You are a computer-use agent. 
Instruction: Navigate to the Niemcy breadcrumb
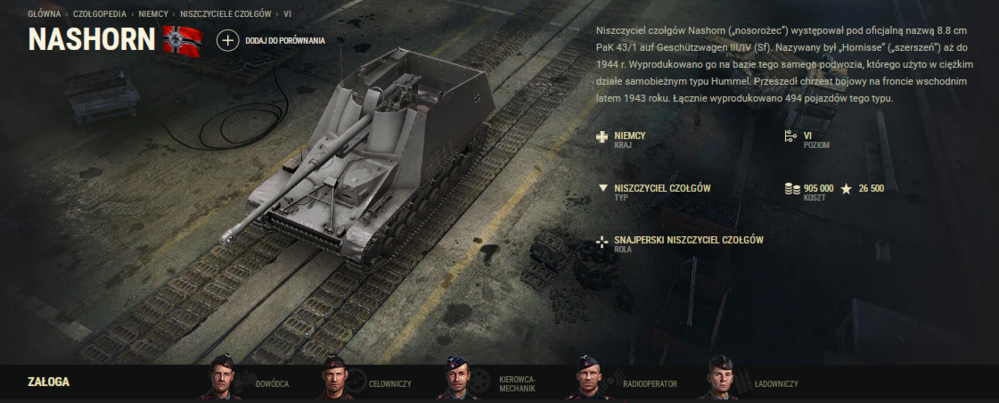[x=153, y=15]
